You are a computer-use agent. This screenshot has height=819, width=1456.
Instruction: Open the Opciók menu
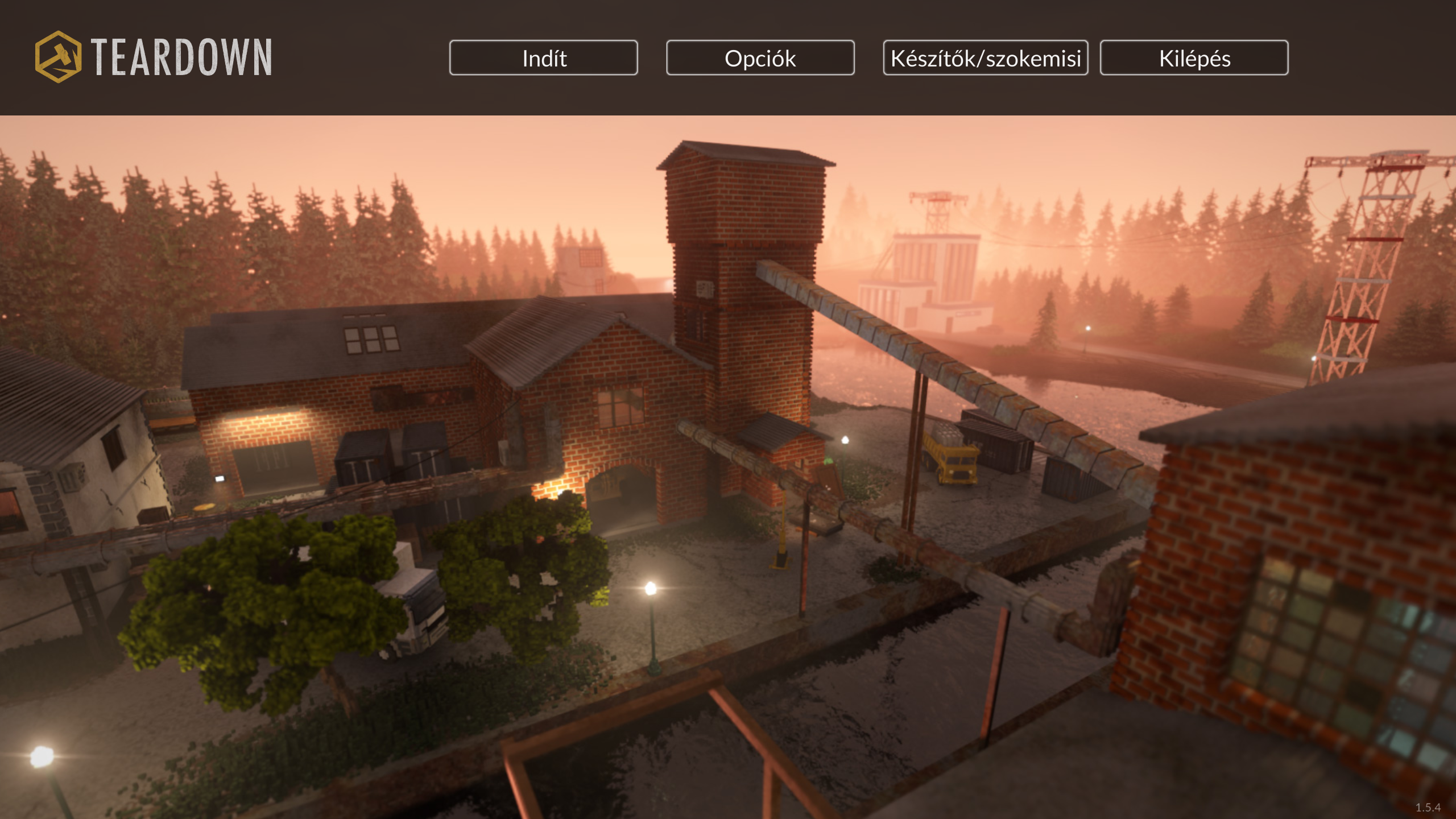point(760,57)
